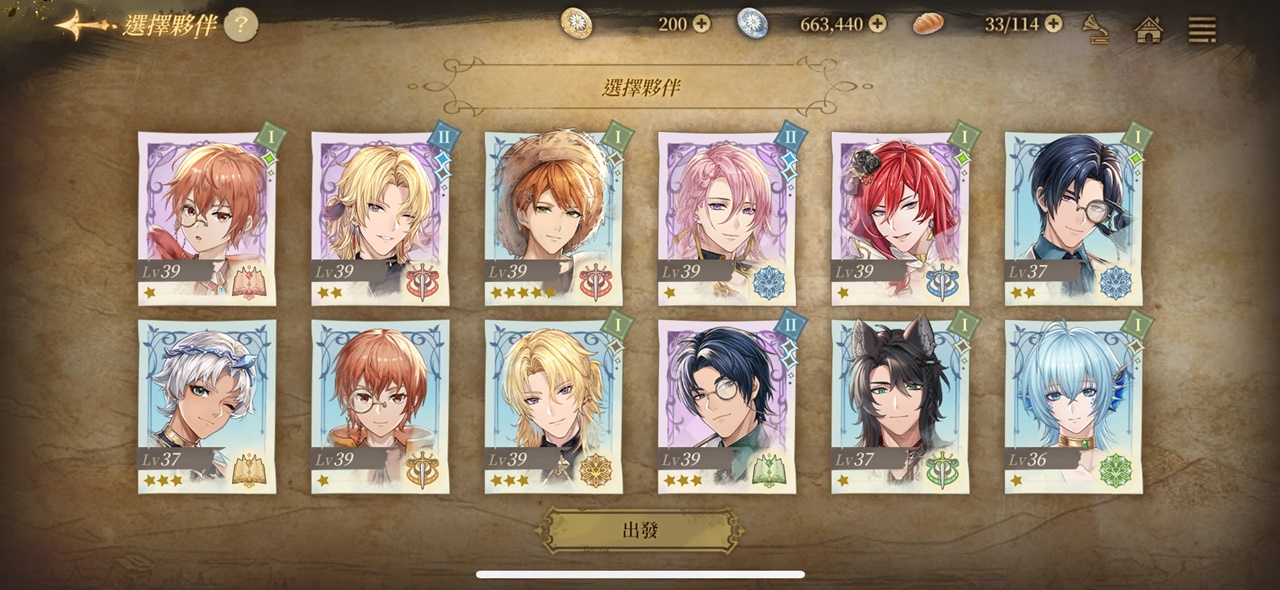Choose the Lv37 dark-haired partner with monocle
This screenshot has width=1280, height=590.
(1073, 219)
